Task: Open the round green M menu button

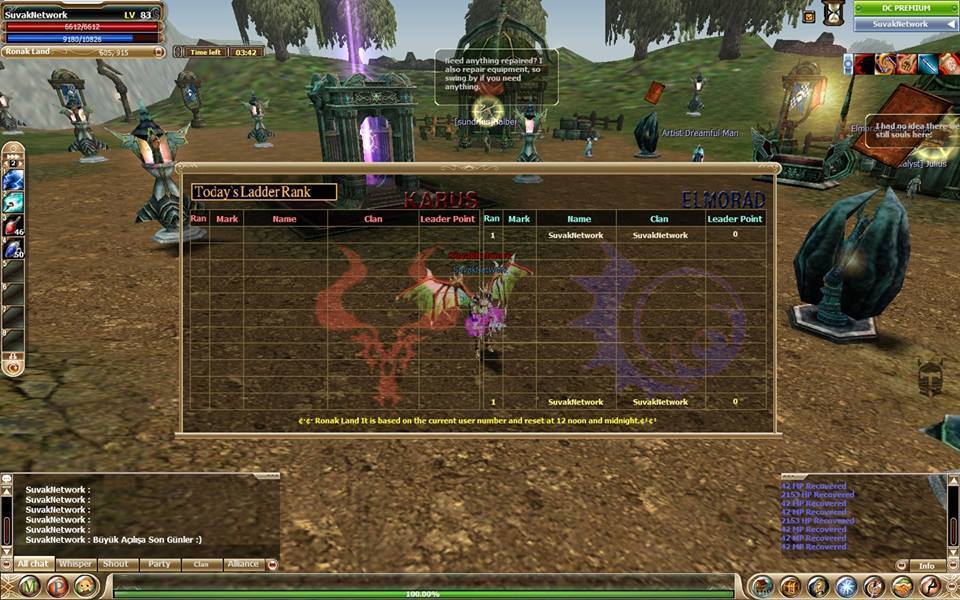Action: click(x=28, y=586)
